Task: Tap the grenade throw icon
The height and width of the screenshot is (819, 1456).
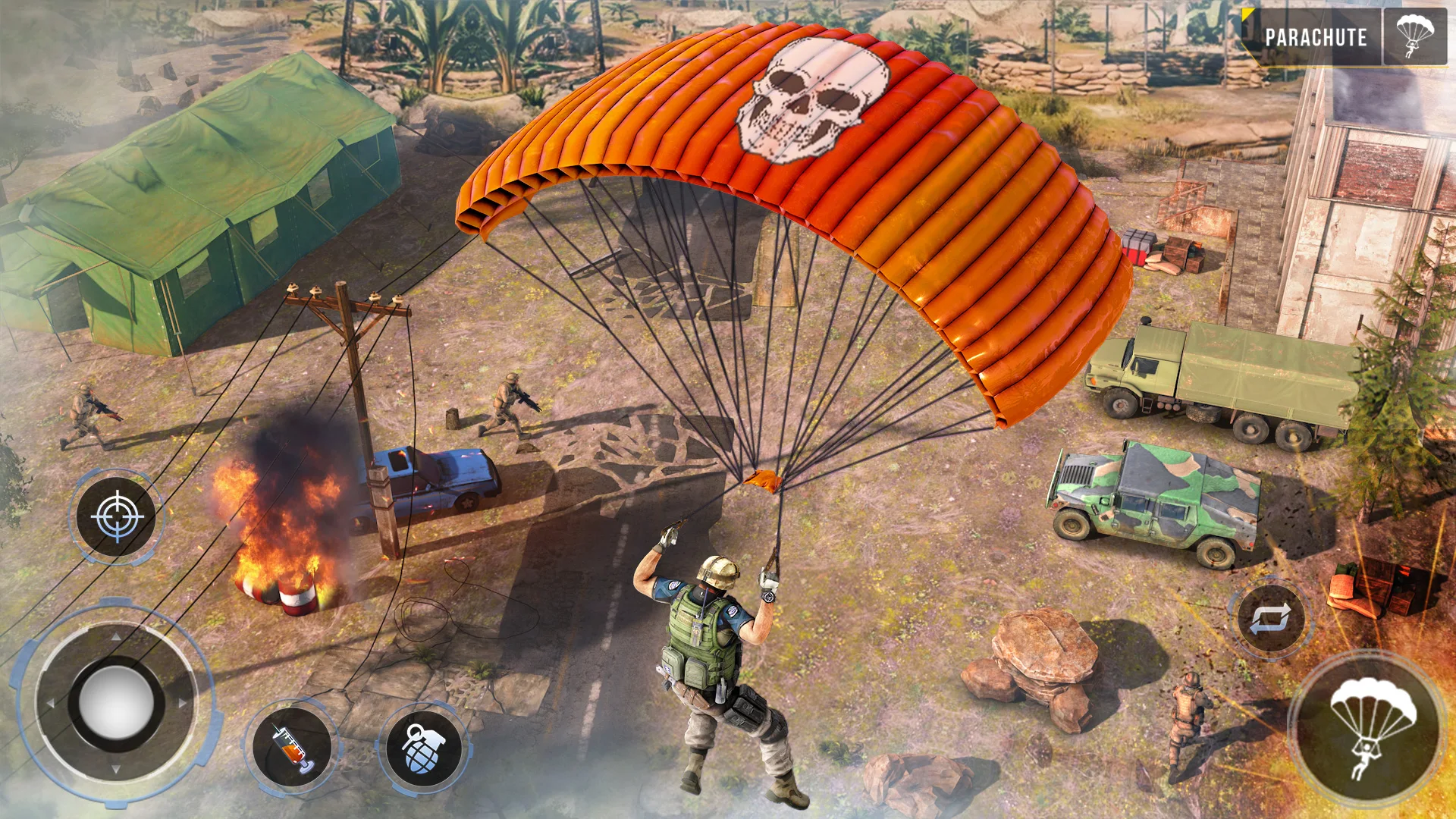Action: tap(427, 748)
